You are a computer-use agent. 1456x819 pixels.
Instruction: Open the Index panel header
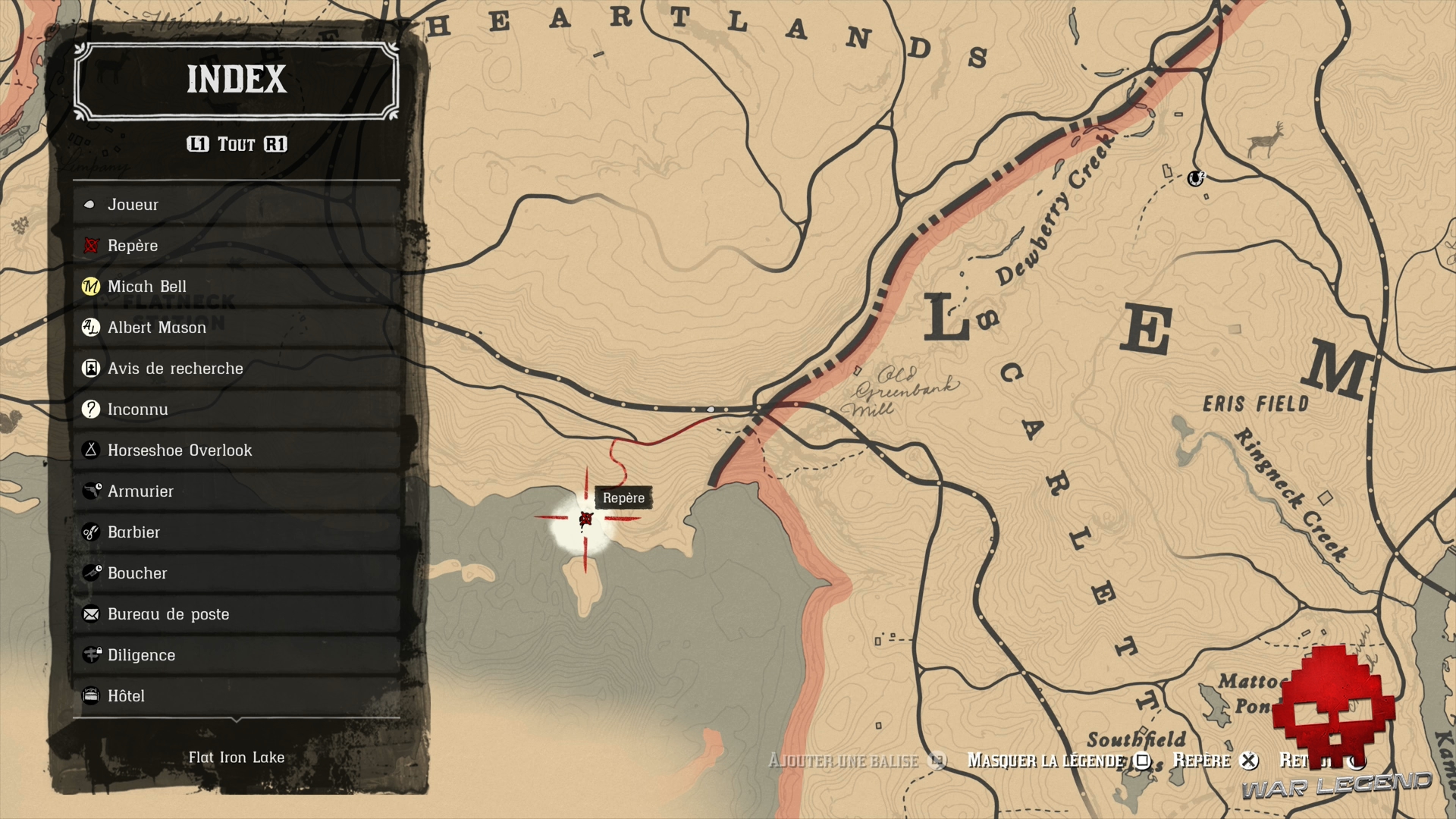coord(237,80)
